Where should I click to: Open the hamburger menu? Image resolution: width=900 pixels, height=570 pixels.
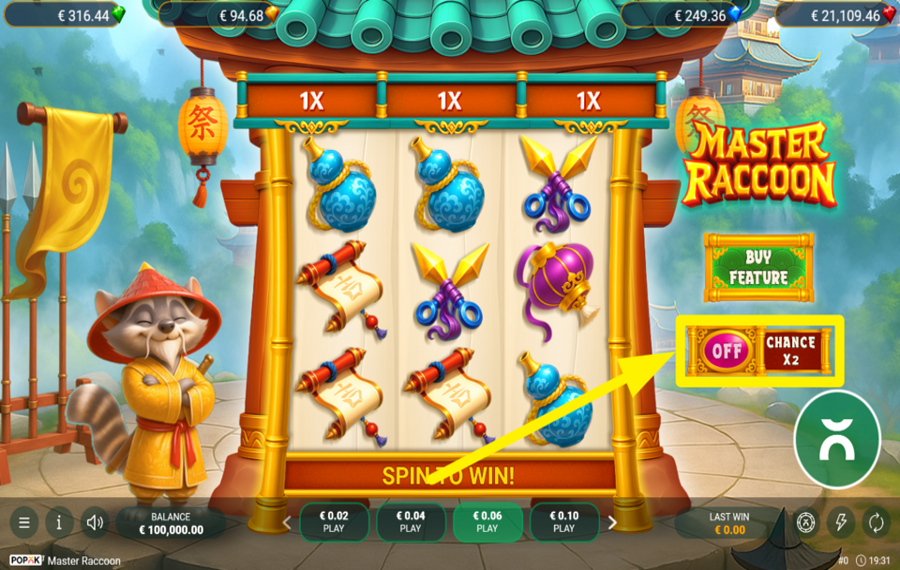pos(24,522)
